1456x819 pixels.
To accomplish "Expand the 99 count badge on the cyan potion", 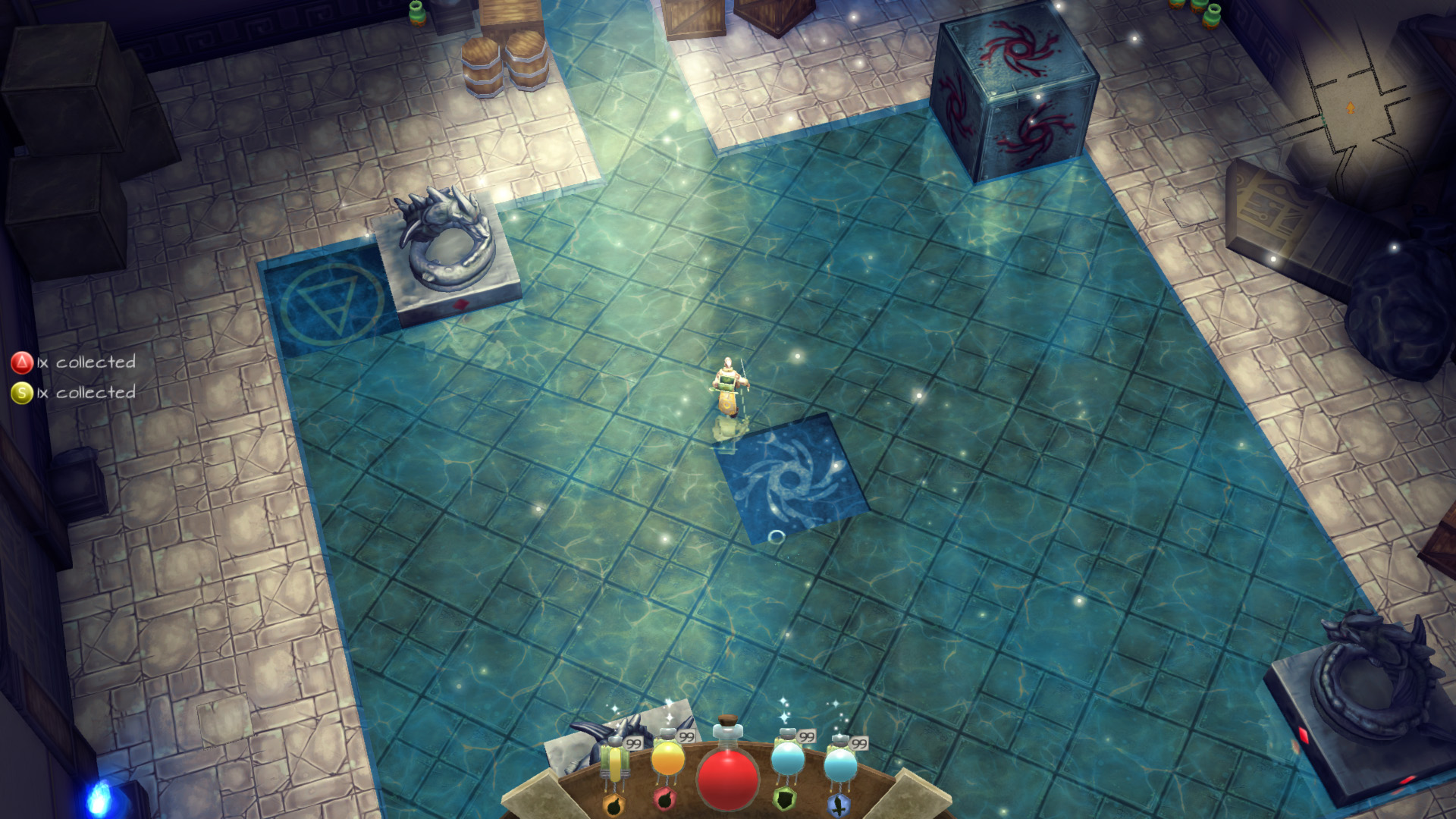I will click(805, 736).
